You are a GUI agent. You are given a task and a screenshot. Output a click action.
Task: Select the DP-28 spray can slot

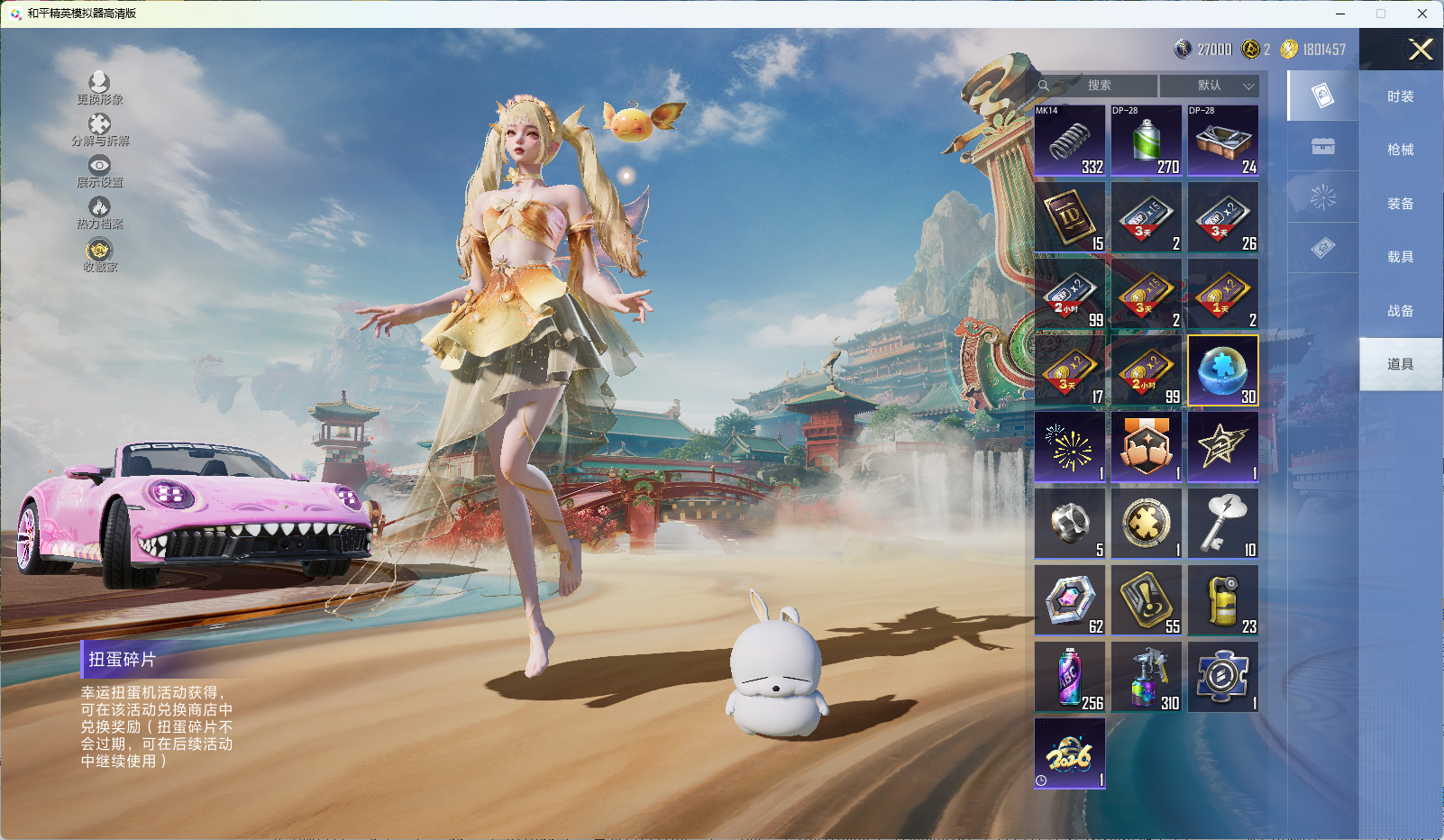1147,141
